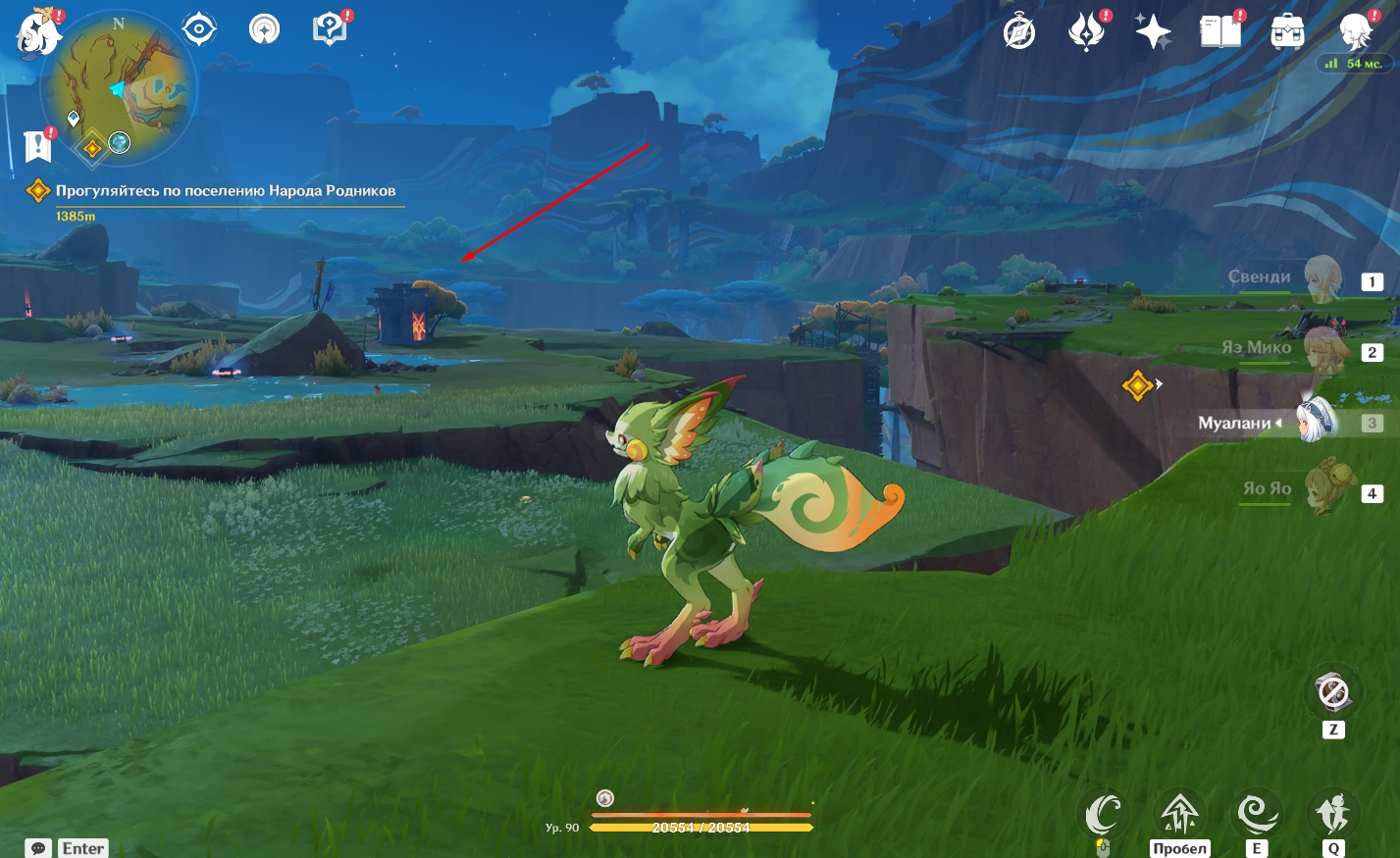Open the backpack inventory
This screenshot has height=858, width=1400.
coord(1286,32)
